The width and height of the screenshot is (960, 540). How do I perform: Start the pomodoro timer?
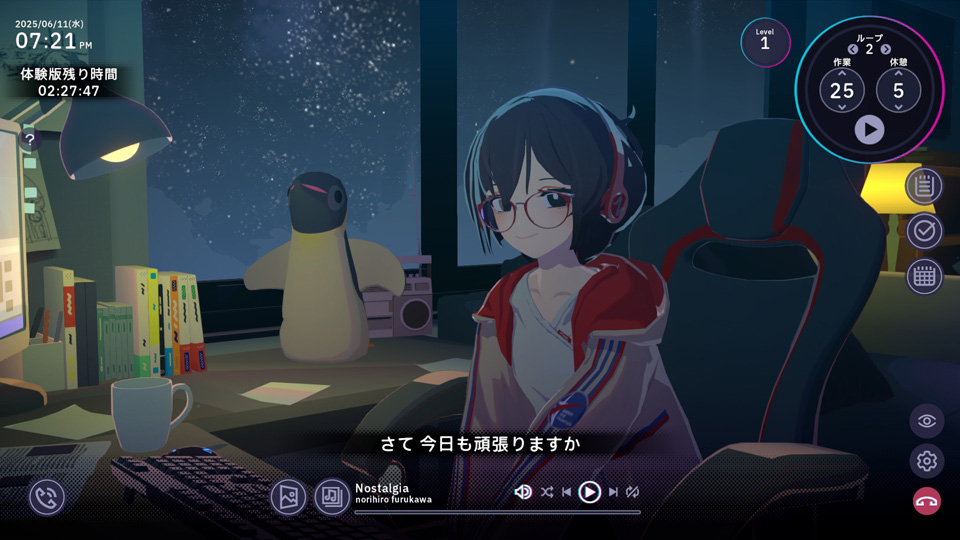[869, 129]
